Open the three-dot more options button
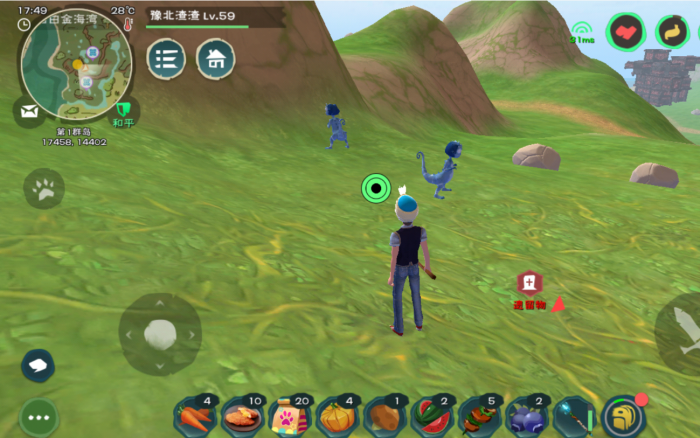The image size is (700, 438). (x=39, y=417)
